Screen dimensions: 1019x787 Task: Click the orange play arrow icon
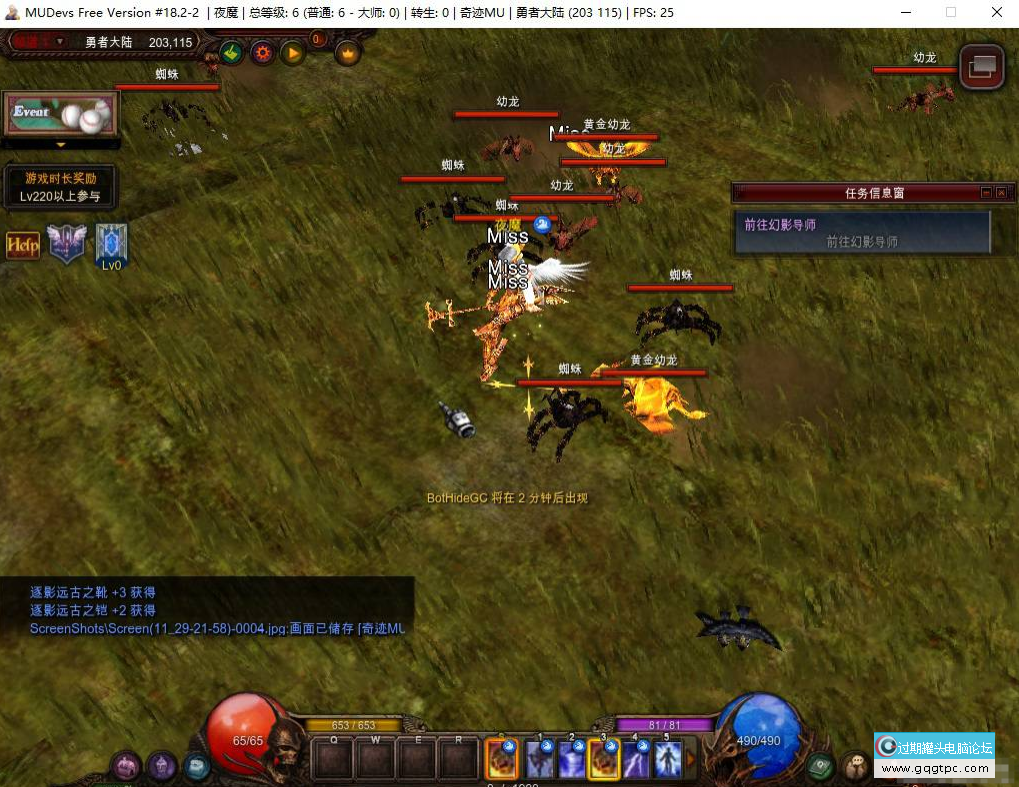tap(292, 52)
